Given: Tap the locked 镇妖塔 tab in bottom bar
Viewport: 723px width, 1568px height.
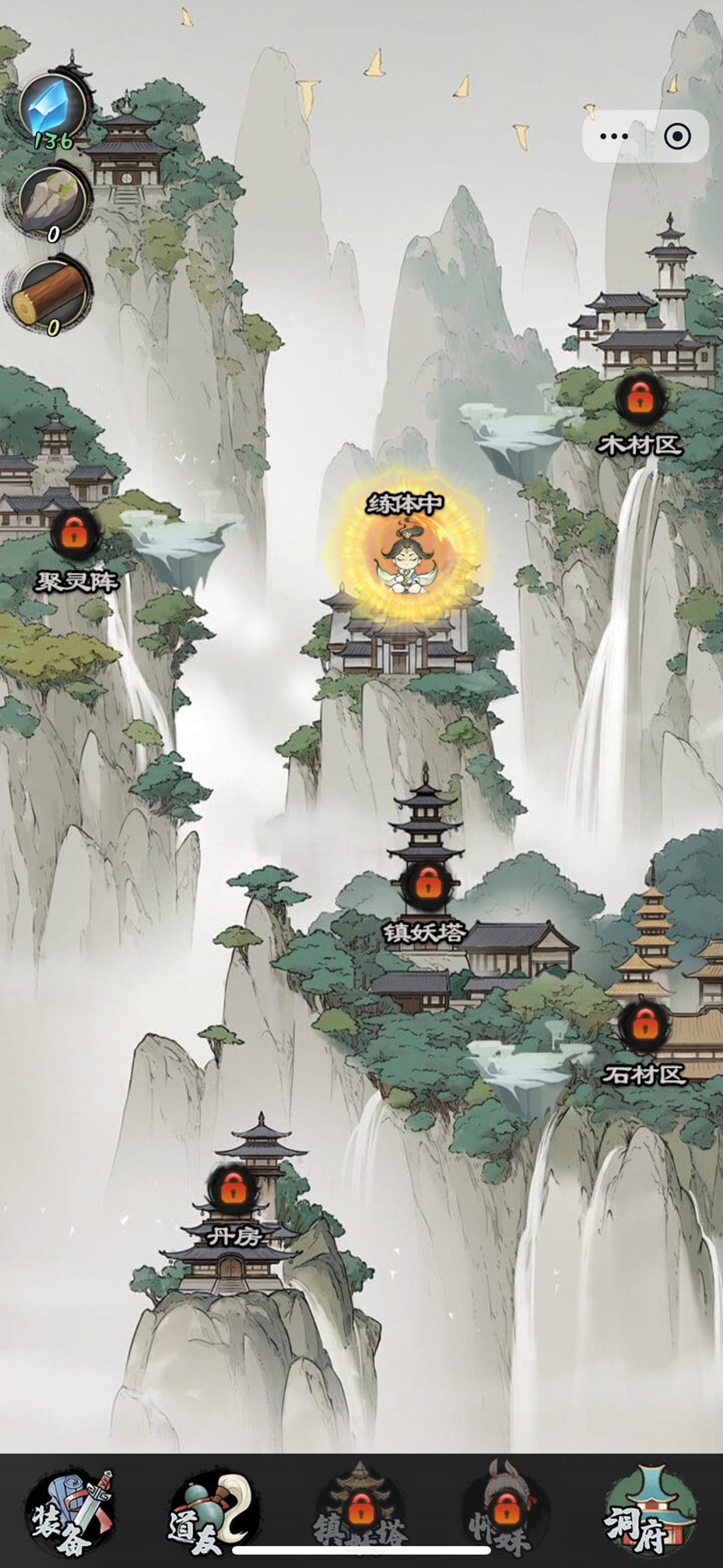Looking at the screenshot, I should point(360,1514).
